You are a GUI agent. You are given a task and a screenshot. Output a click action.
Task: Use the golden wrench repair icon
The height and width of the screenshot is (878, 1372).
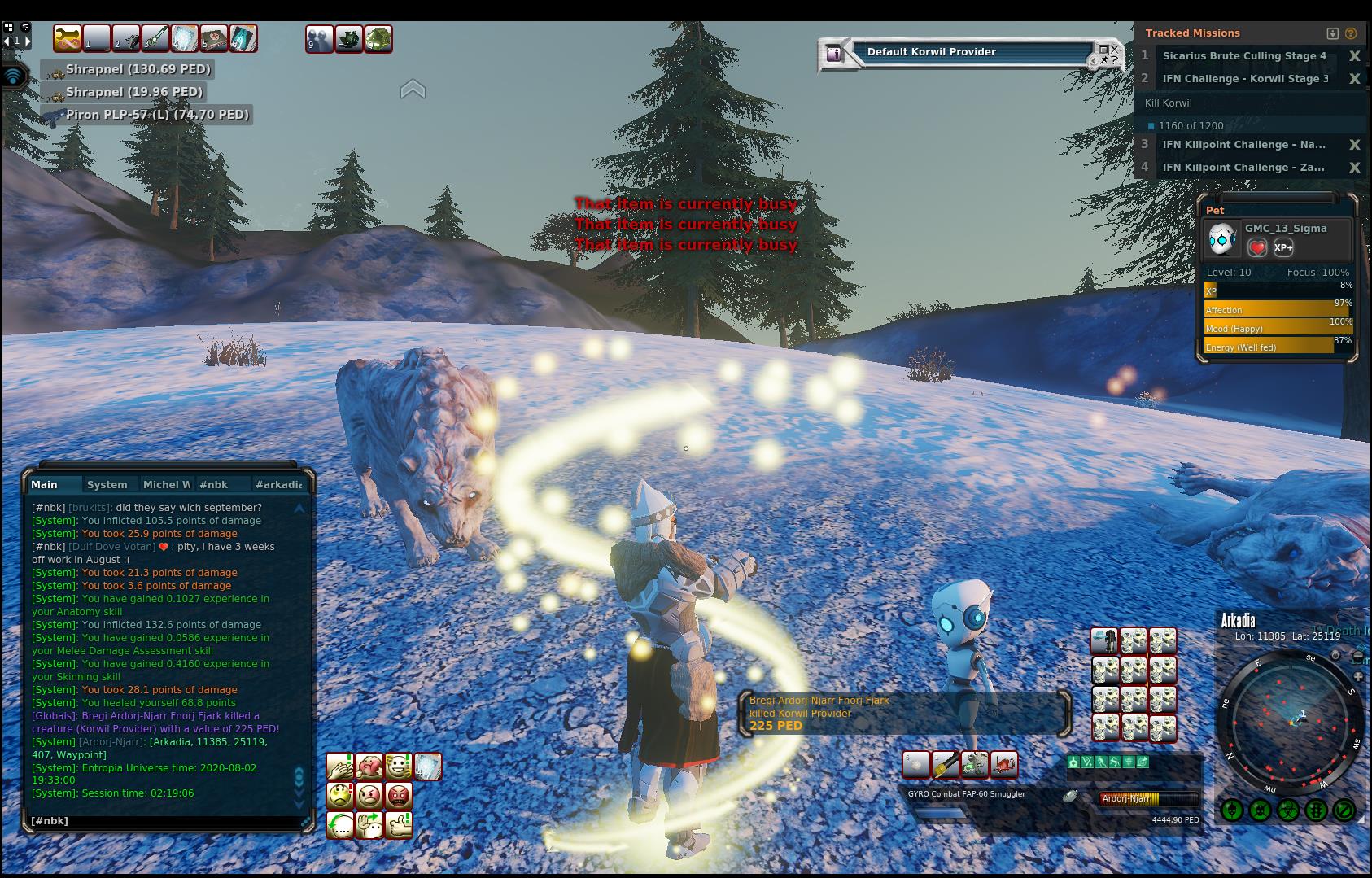(67, 38)
